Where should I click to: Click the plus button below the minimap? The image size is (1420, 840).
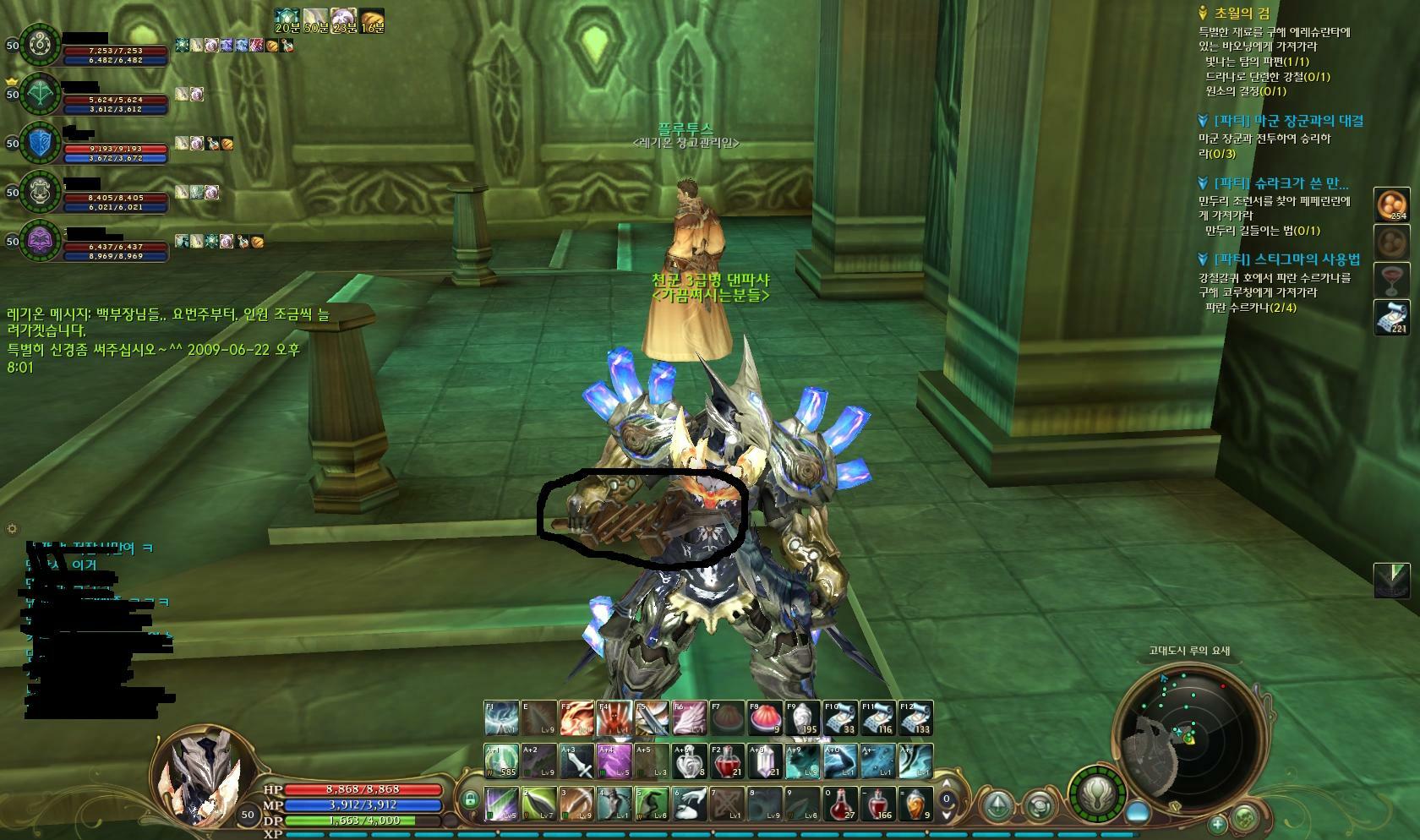point(1217,822)
